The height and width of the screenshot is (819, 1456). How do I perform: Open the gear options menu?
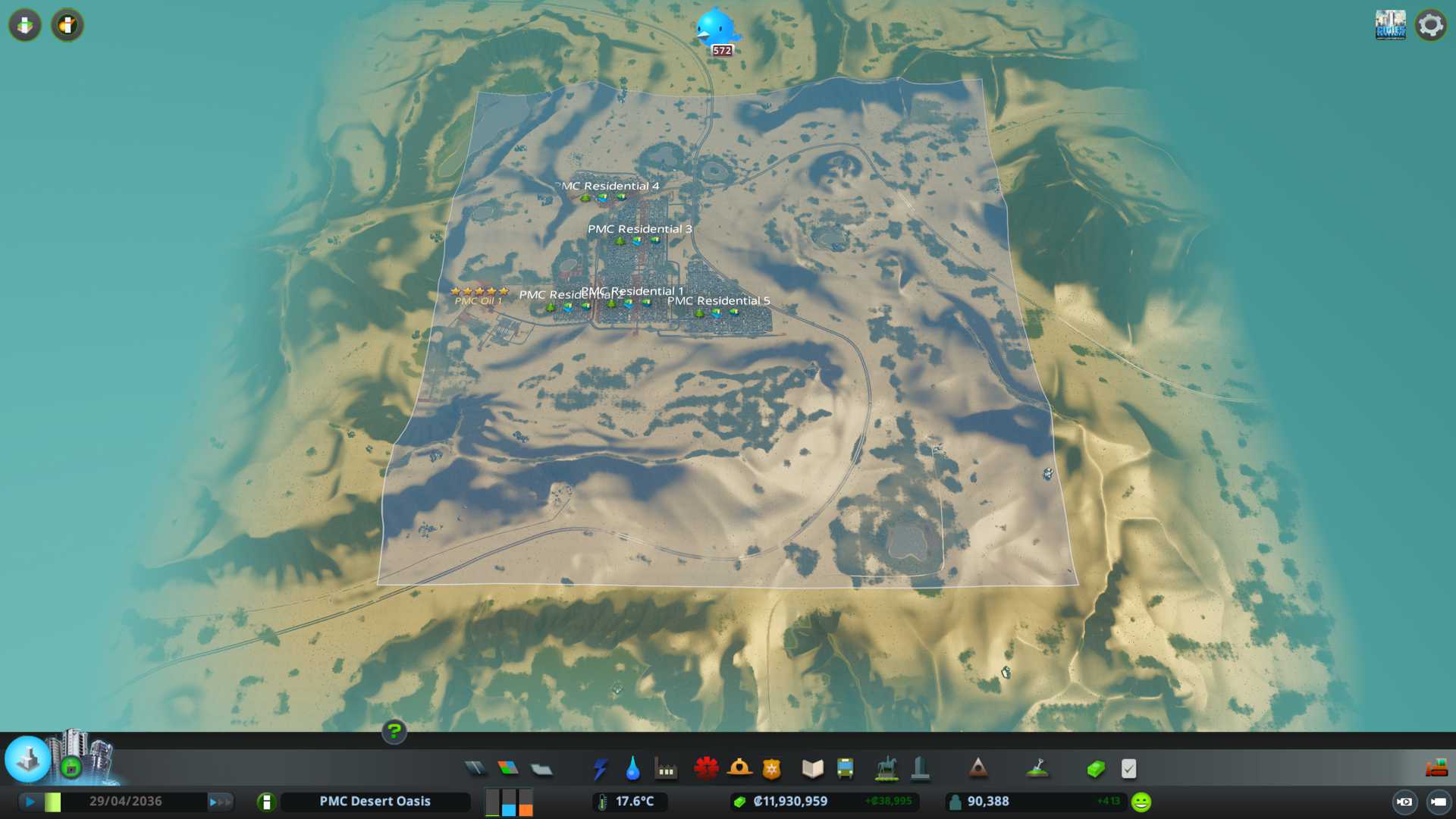tap(1430, 25)
